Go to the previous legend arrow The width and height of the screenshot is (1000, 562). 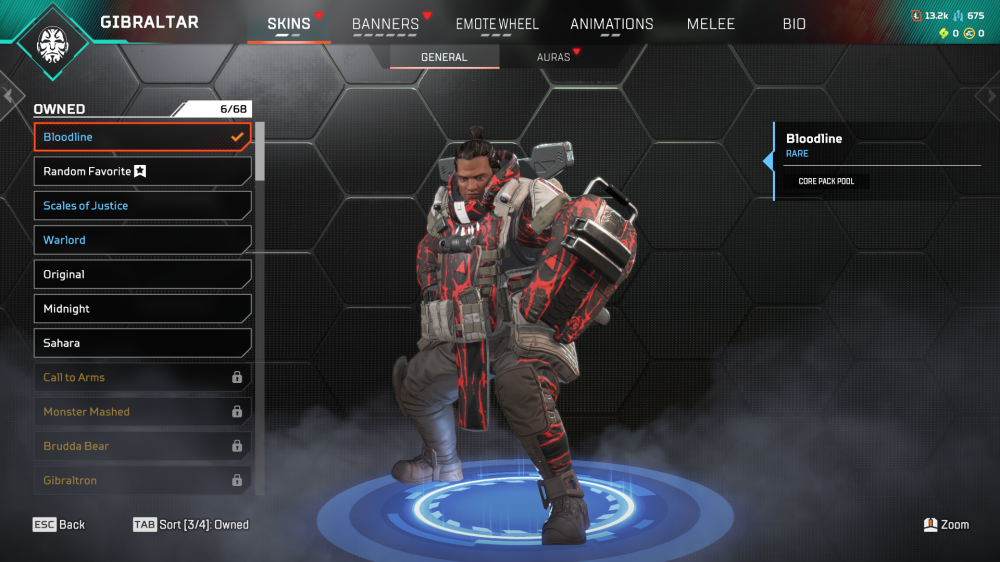pyautogui.click(x=9, y=96)
